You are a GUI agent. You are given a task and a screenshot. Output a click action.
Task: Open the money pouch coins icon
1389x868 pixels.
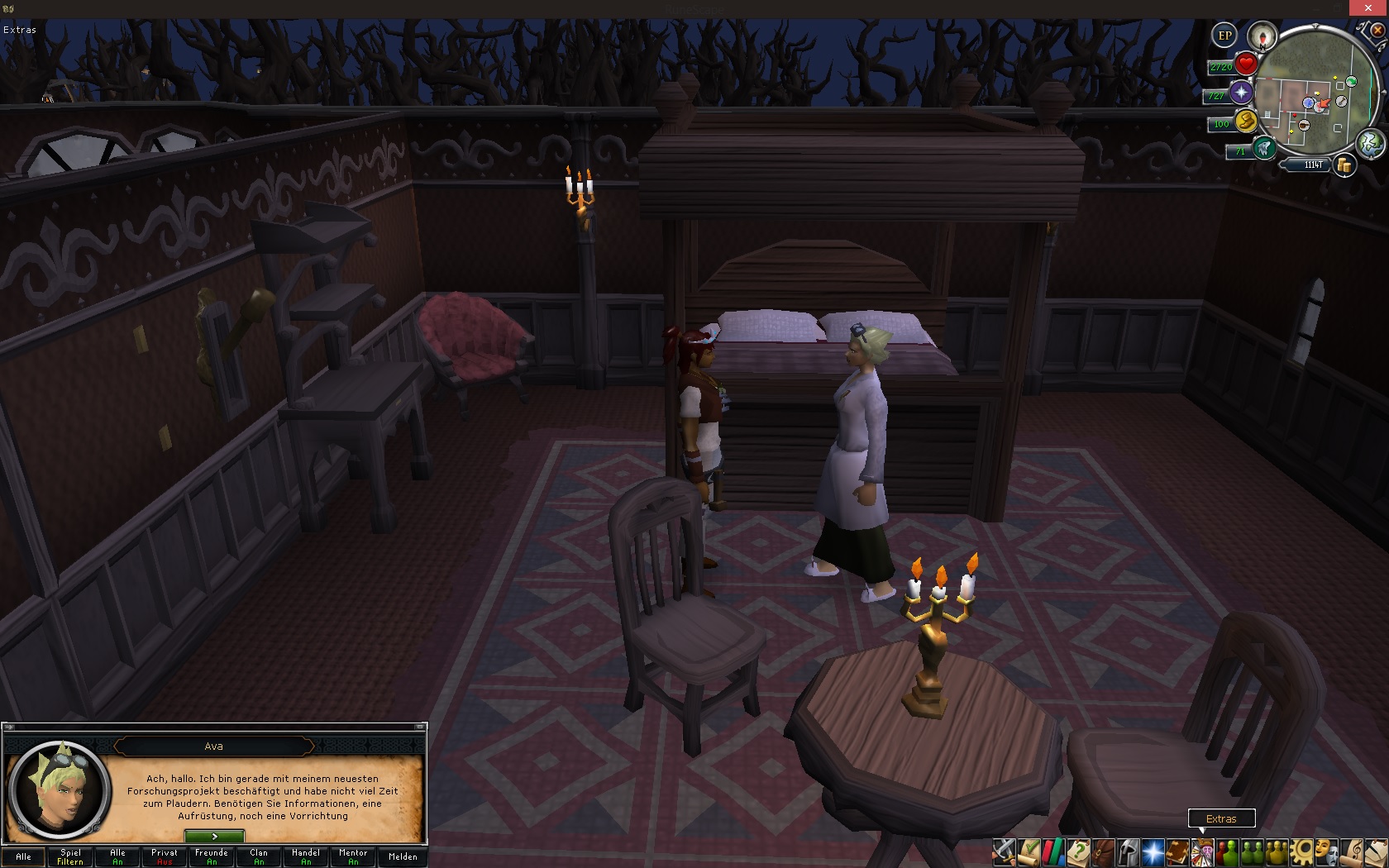tap(1344, 165)
